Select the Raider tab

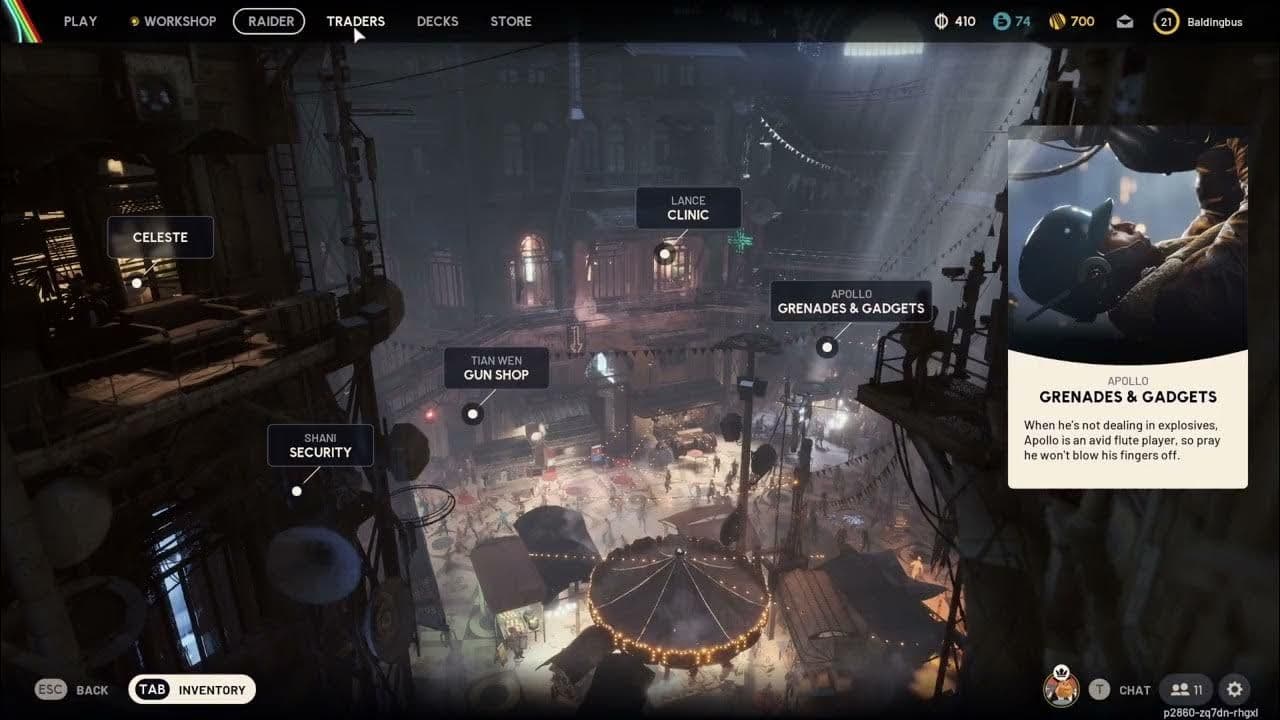point(269,20)
